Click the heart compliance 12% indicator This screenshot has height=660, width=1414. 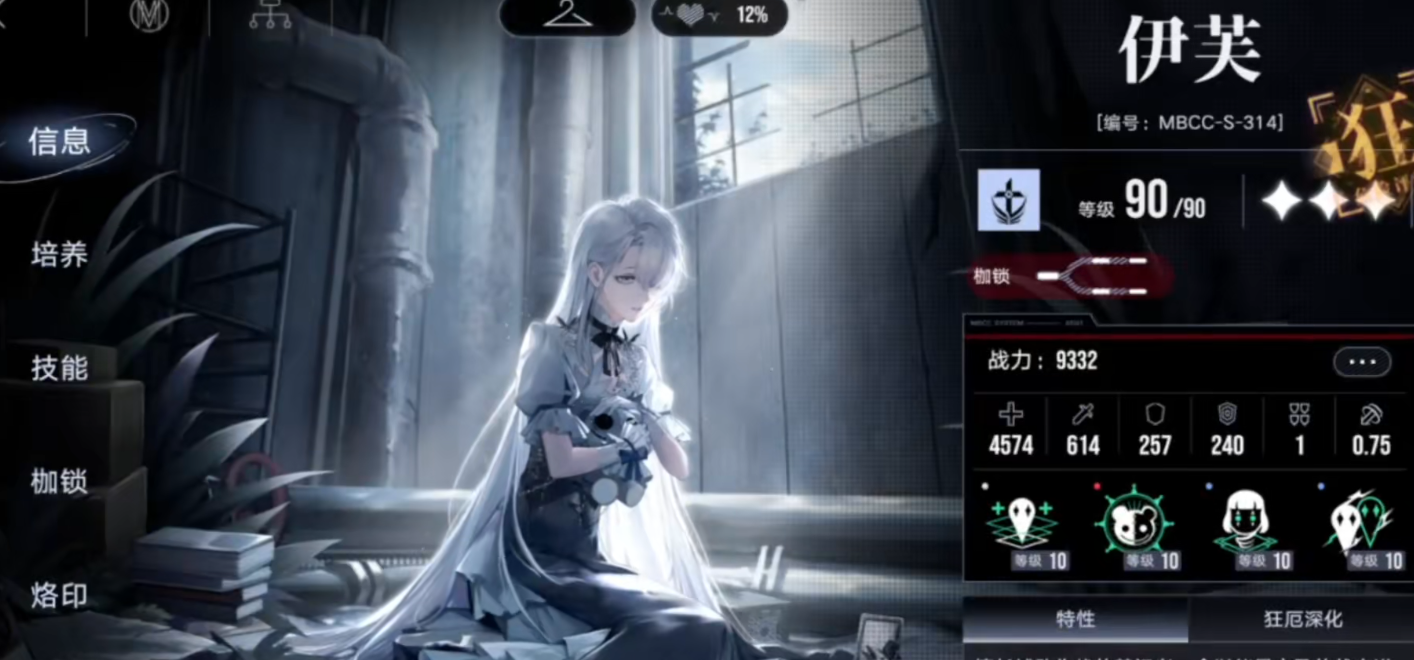pos(719,15)
